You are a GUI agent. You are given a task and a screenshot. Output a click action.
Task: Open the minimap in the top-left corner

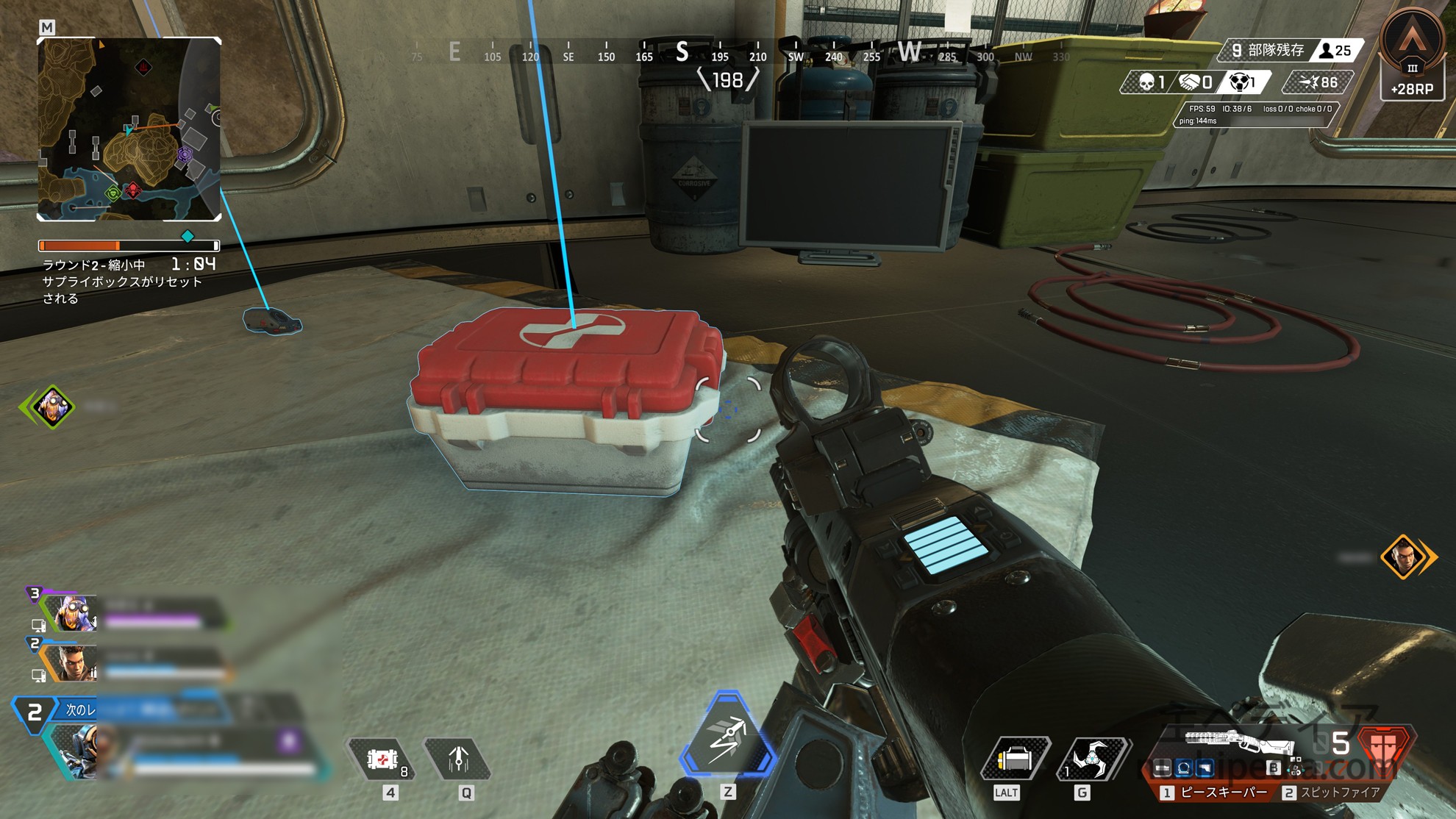click(129, 129)
